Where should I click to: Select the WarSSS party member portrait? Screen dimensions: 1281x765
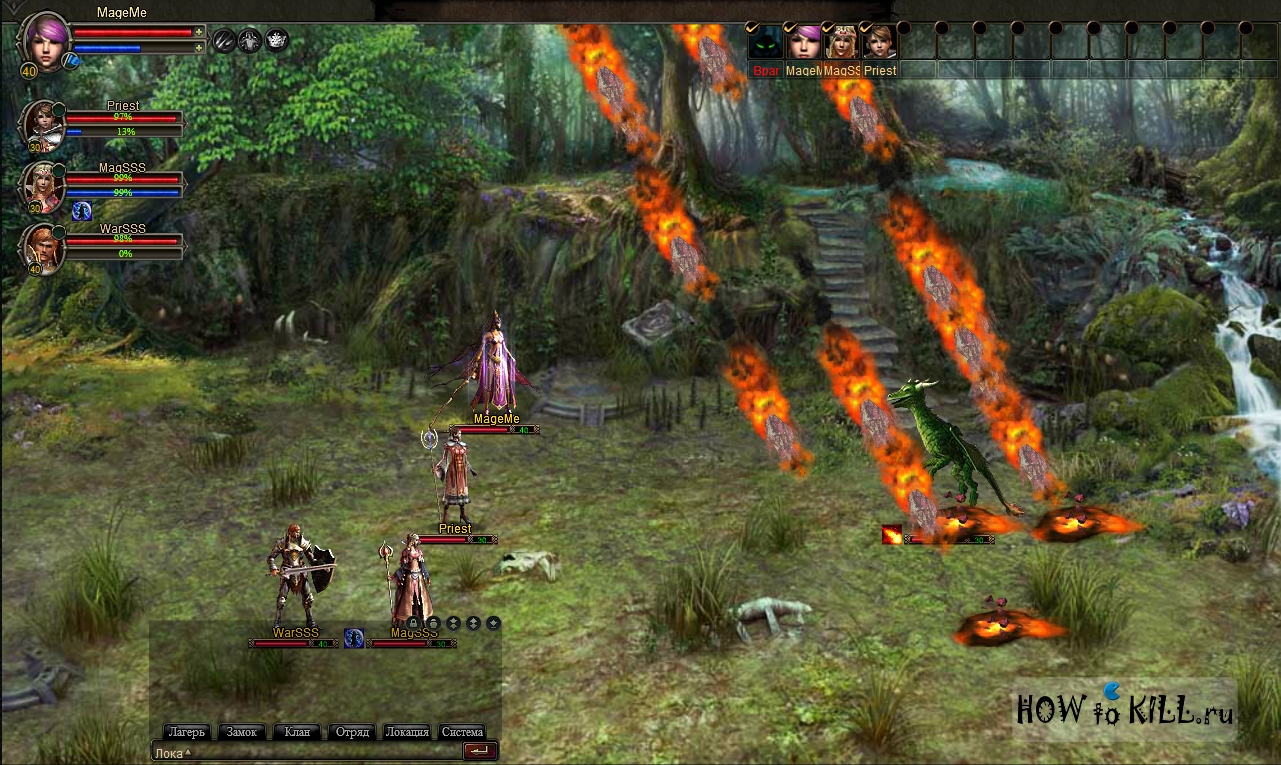coord(42,247)
